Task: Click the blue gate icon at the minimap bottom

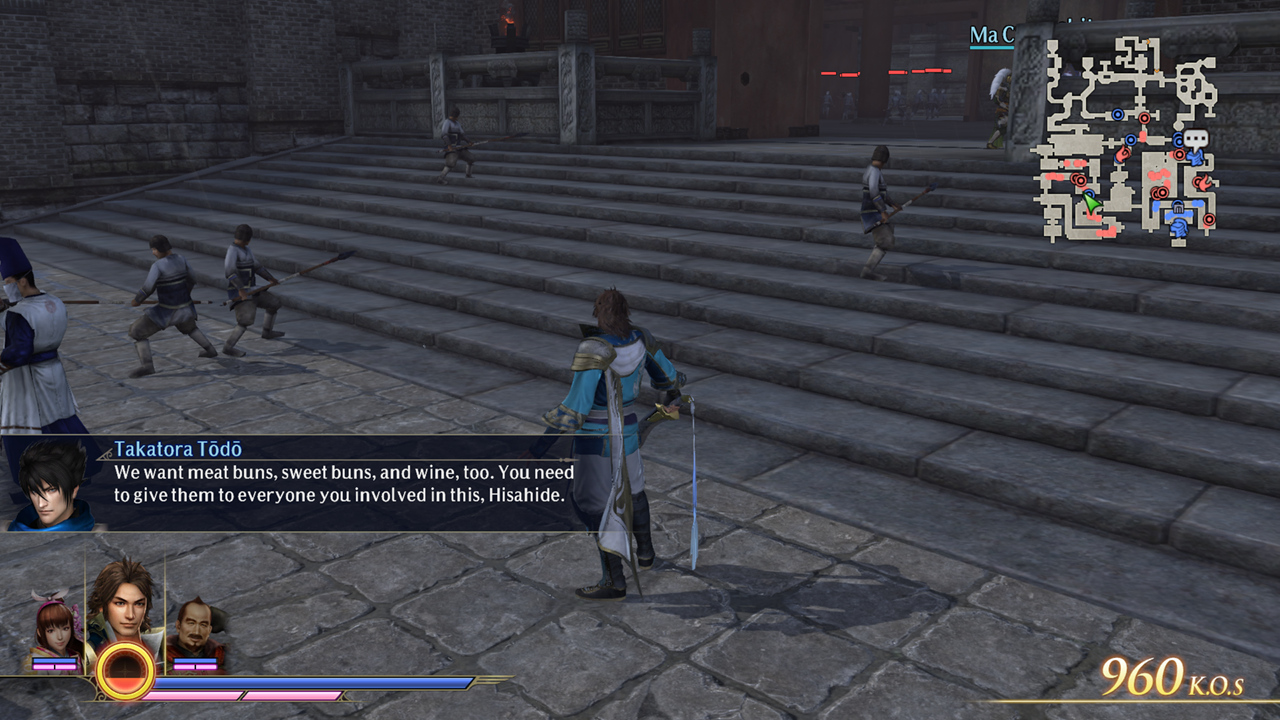Action: point(1178,208)
